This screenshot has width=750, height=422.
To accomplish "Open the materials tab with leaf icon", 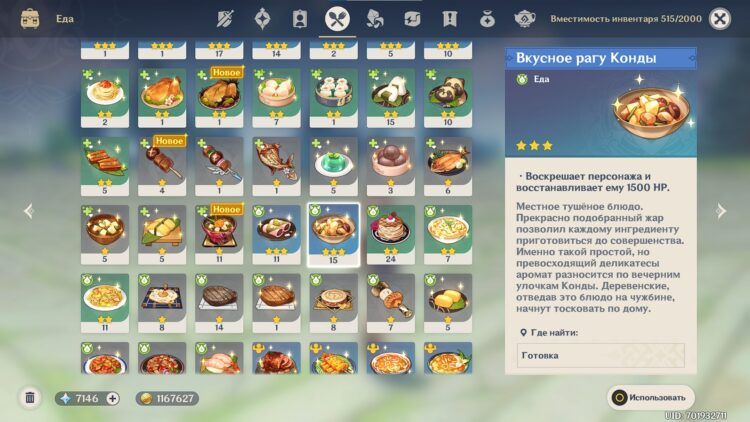I will pyautogui.click(x=374, y=18).
